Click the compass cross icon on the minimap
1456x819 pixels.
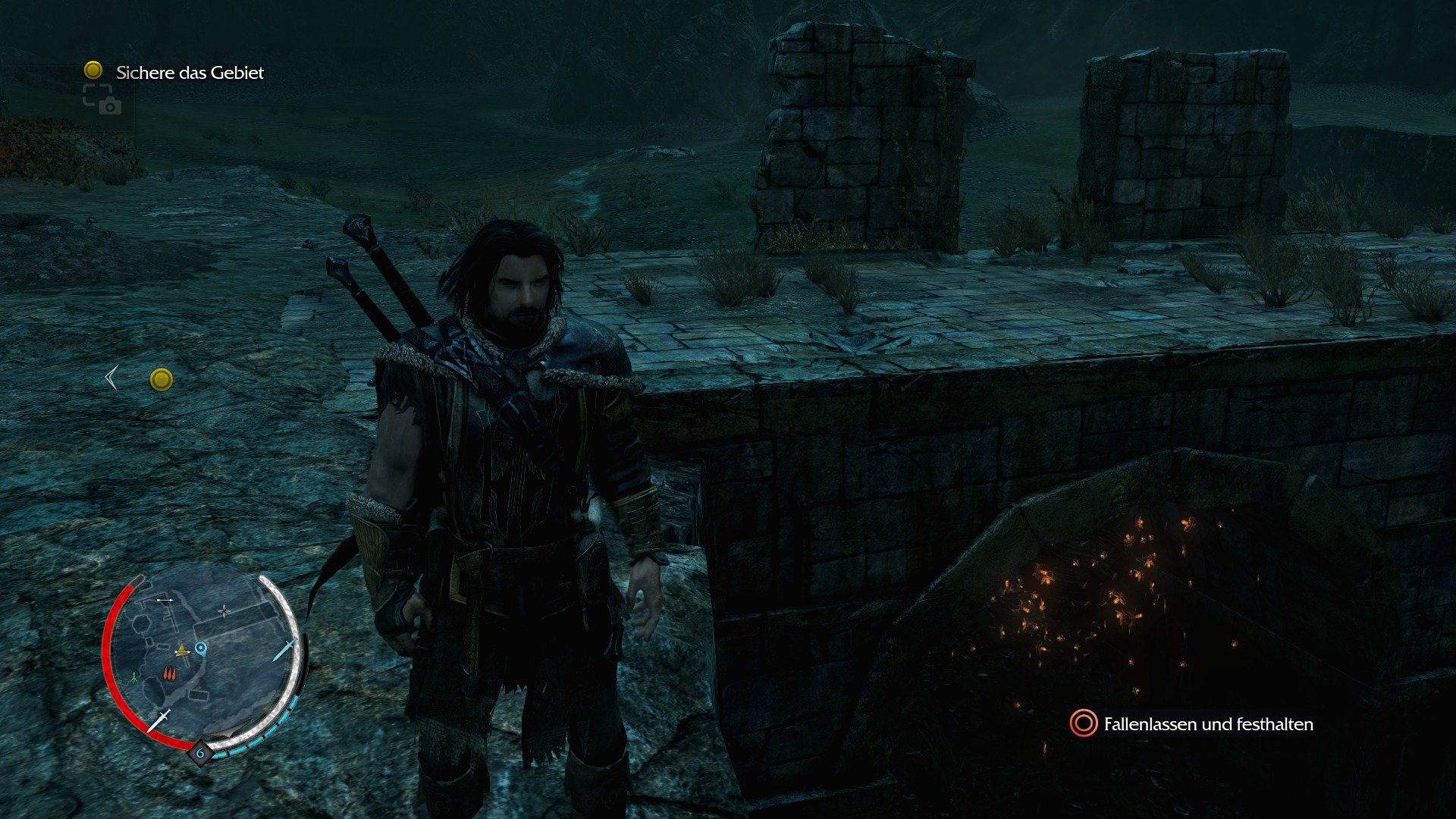pyautogui.click(x=224, y=611)
